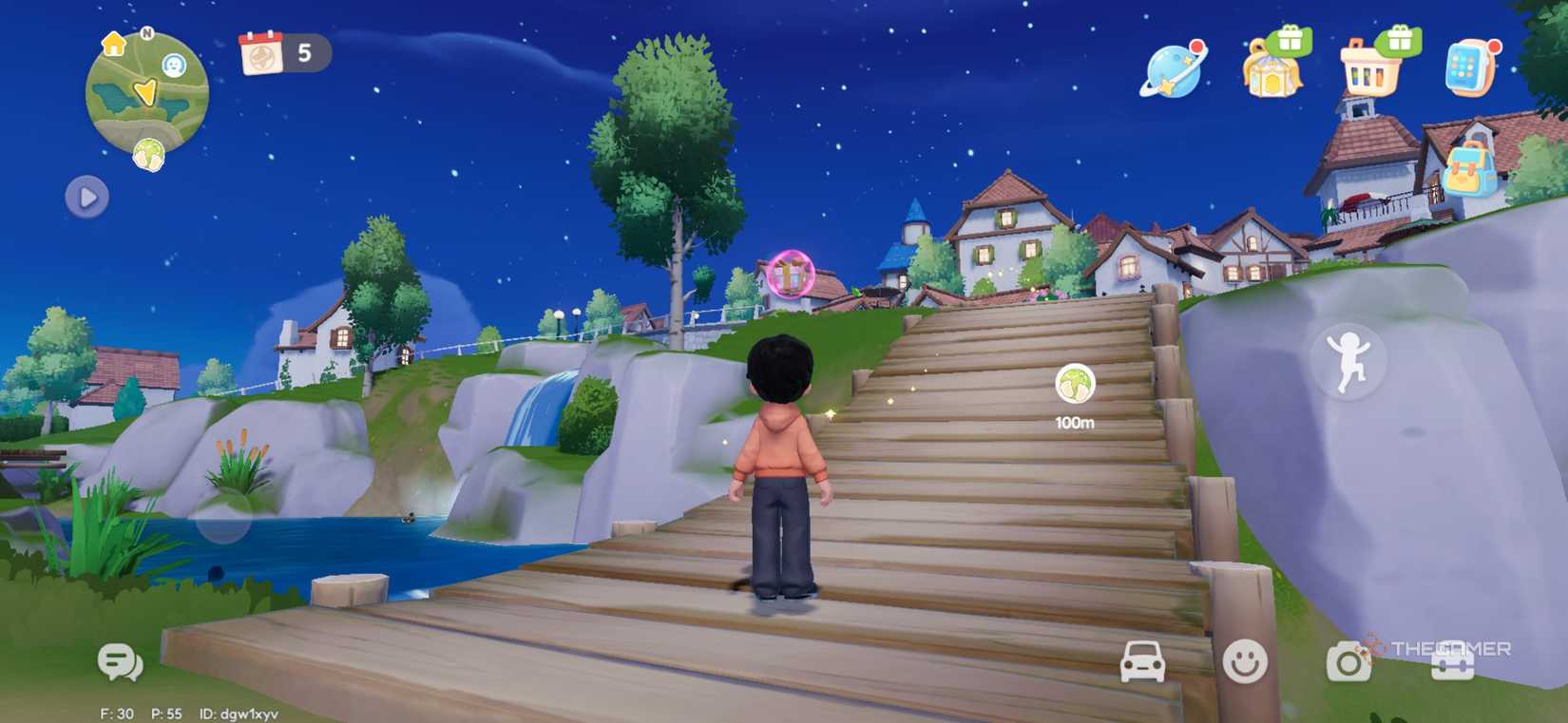Screen dimensions: 1568x723
Task: Open the shopping basket store icon
Action: click(1368, 71)
